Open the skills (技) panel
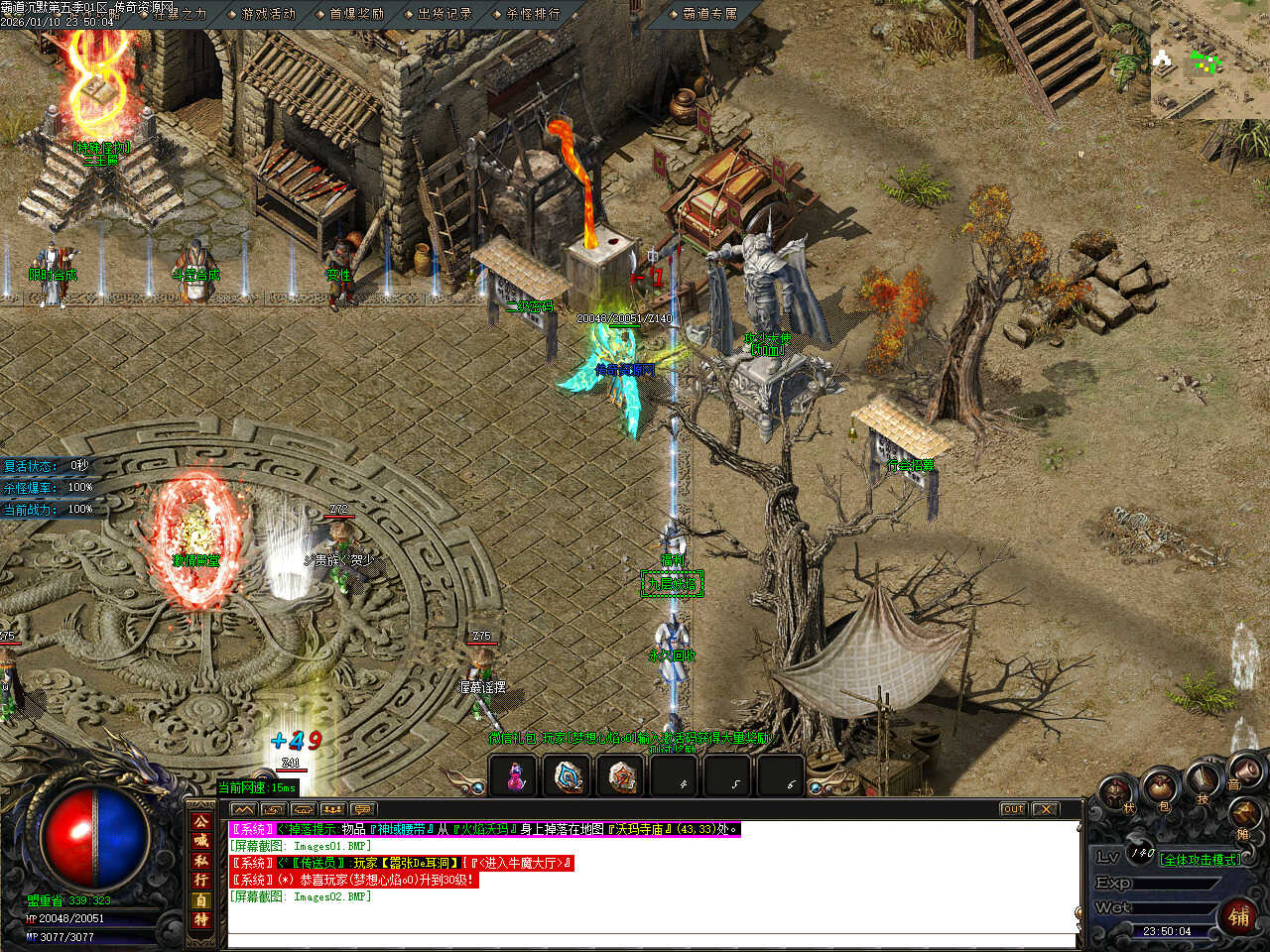Screen dimensions: 1270x952 pos(1203,781)
